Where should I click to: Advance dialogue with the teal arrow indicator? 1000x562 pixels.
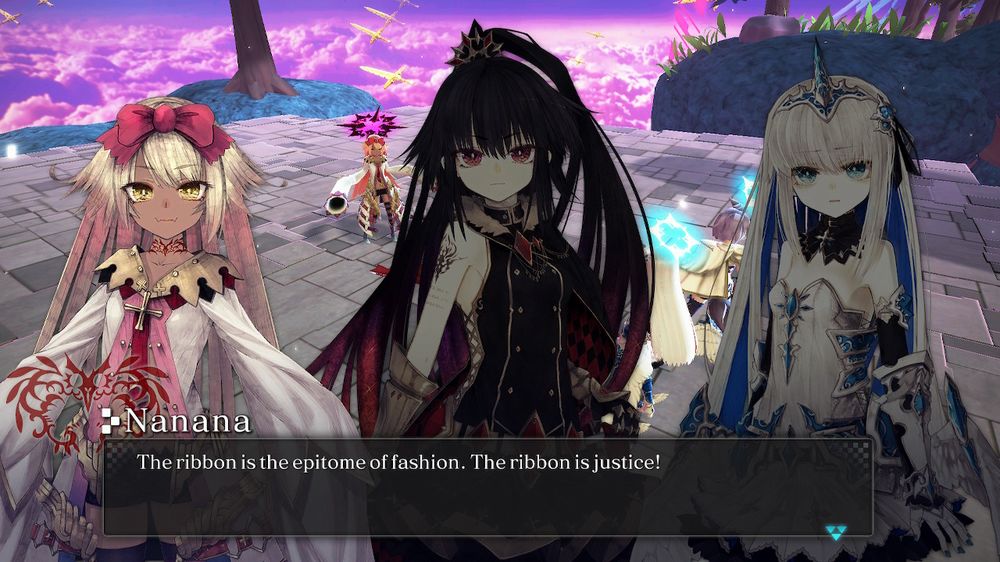tap(837, 532)
